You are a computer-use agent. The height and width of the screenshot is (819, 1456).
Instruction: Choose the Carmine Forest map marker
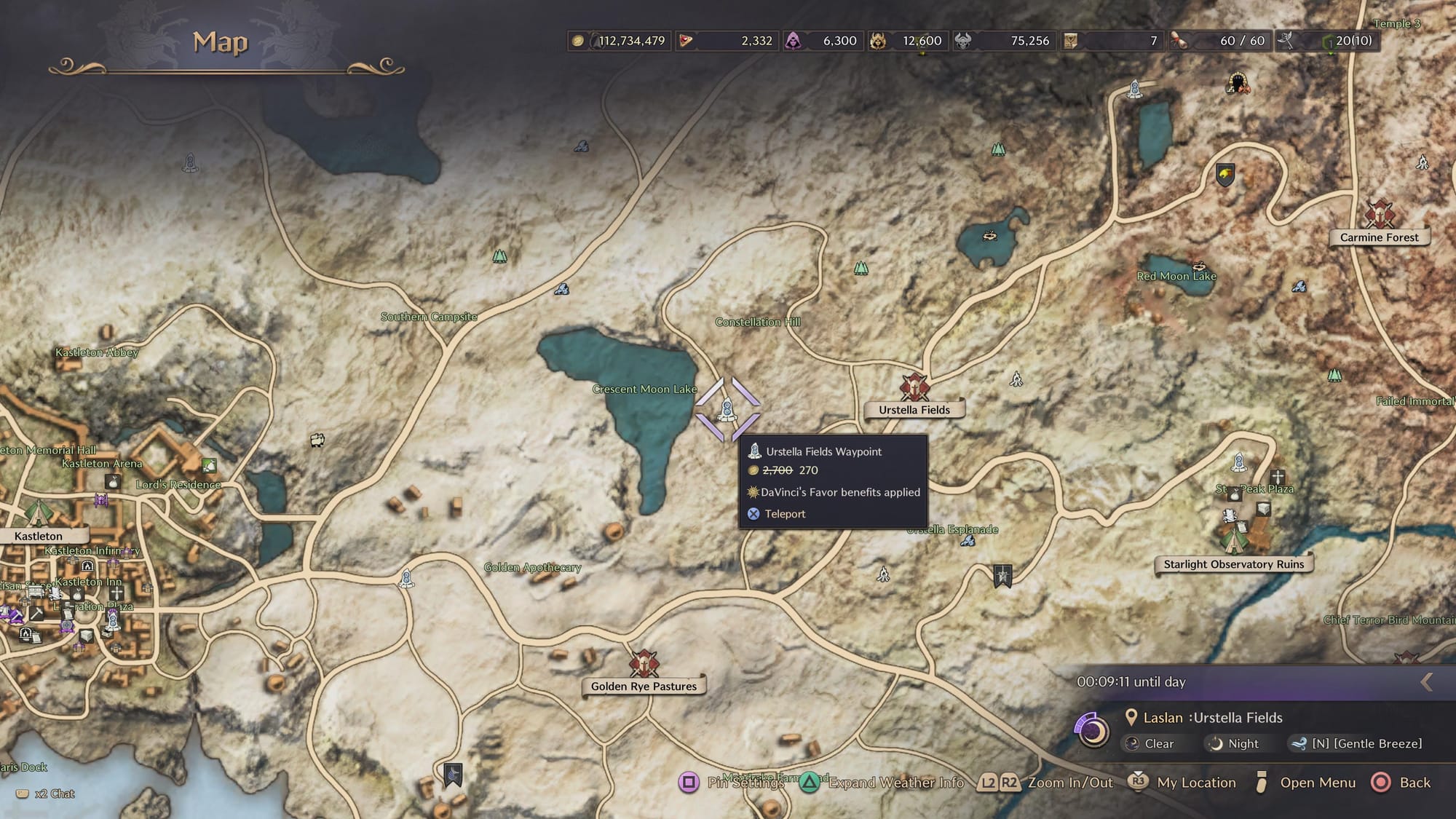1379,215
